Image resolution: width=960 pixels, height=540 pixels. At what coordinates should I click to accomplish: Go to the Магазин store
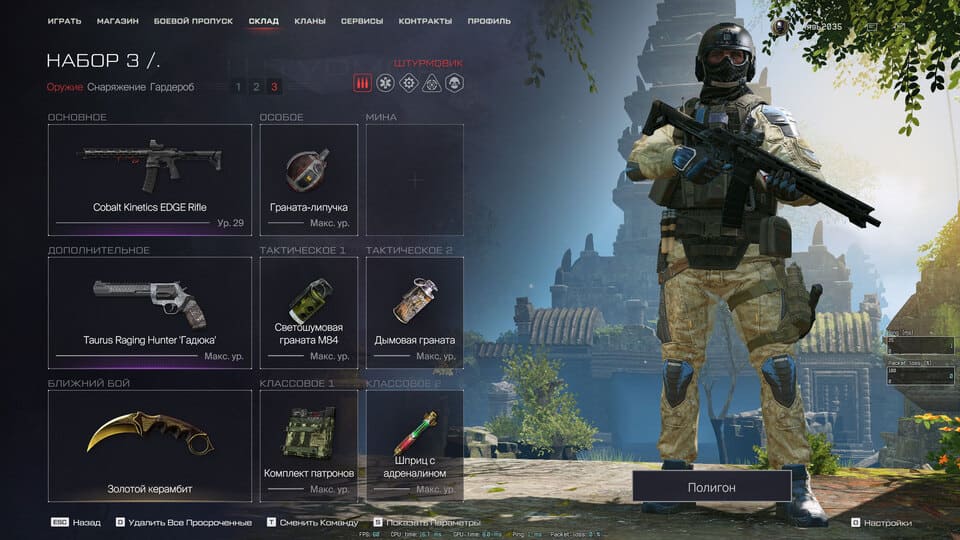[x=118, y=21]
